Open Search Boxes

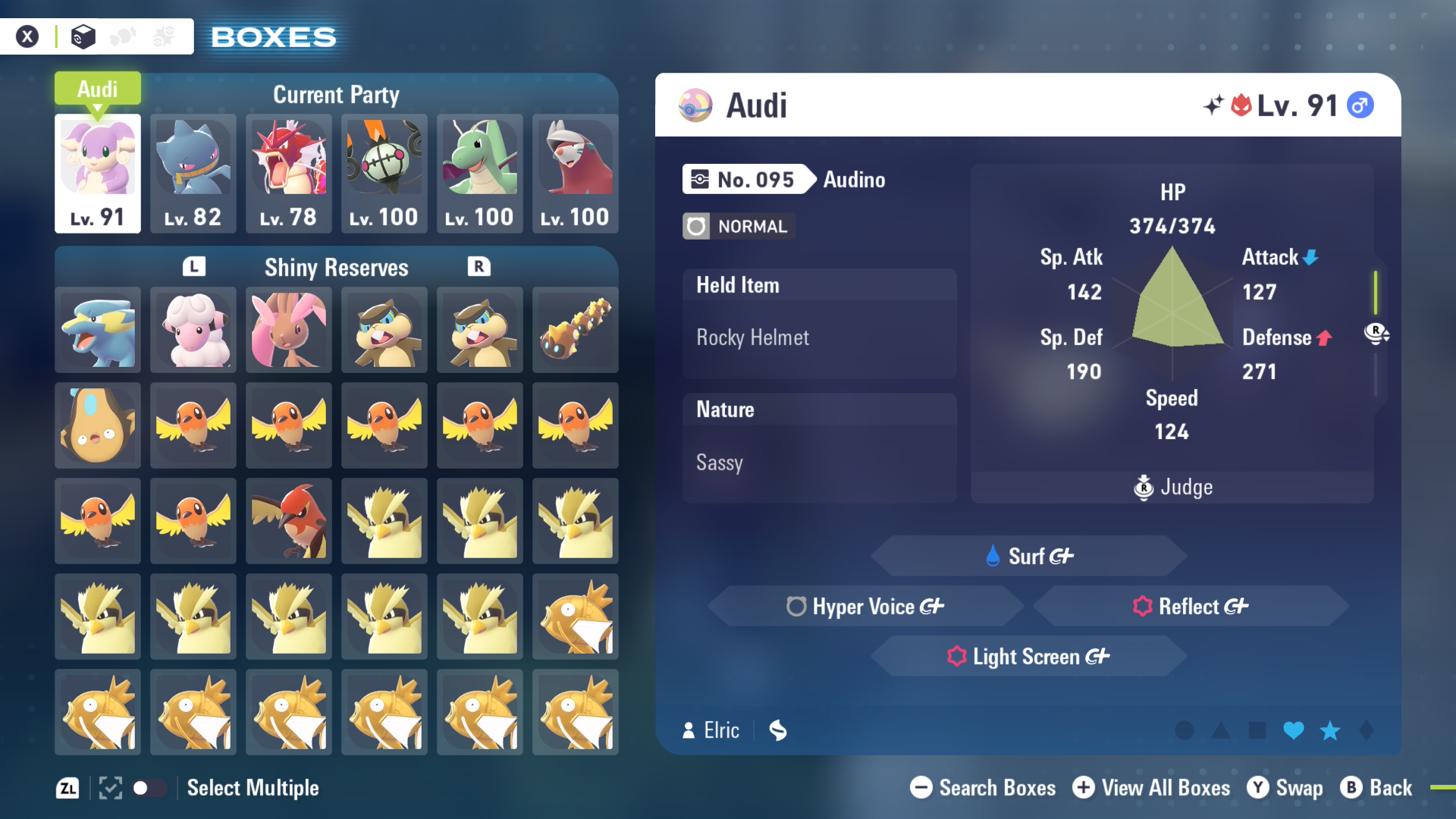point(983,788)
